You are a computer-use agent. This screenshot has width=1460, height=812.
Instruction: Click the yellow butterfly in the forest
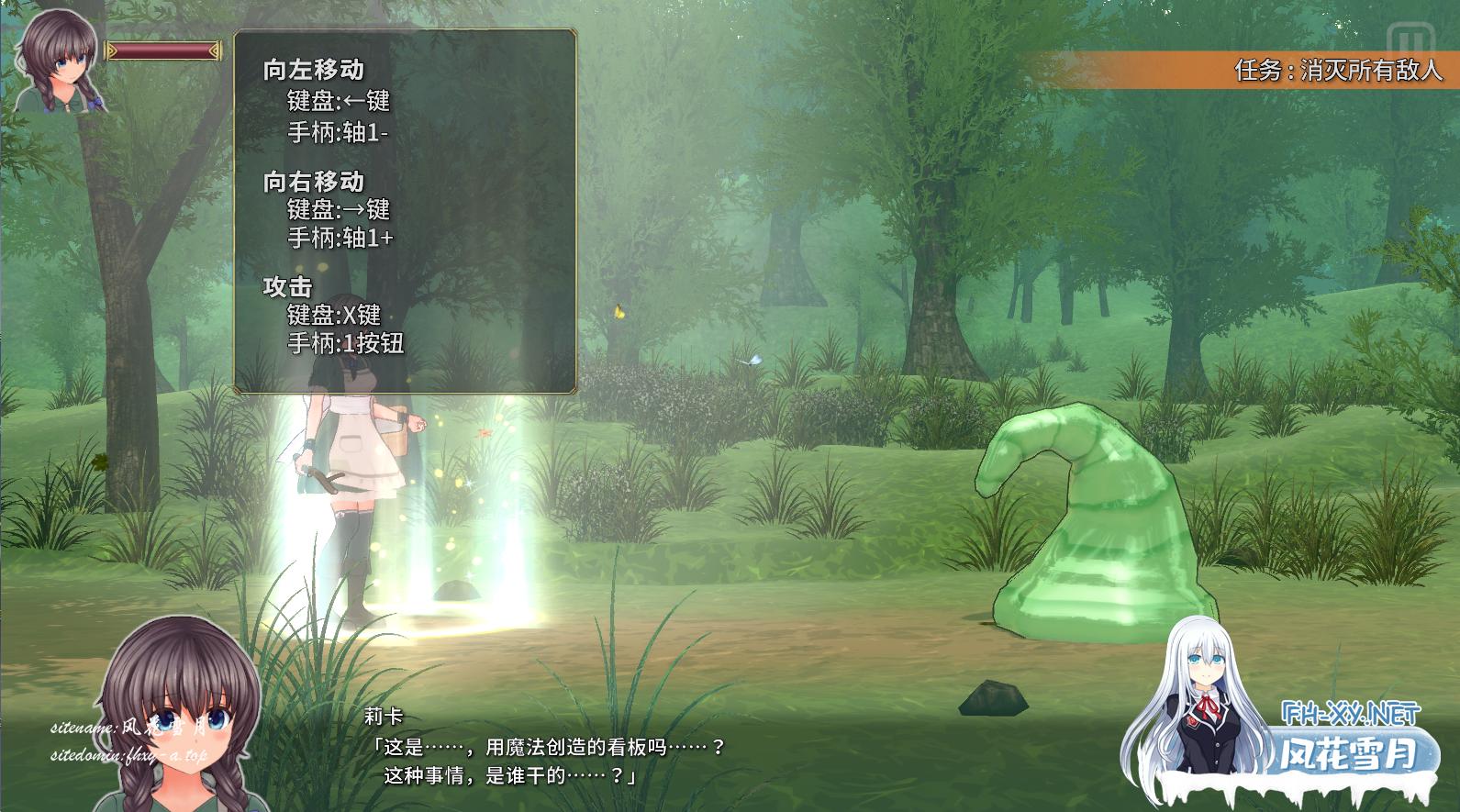[619, 312]
